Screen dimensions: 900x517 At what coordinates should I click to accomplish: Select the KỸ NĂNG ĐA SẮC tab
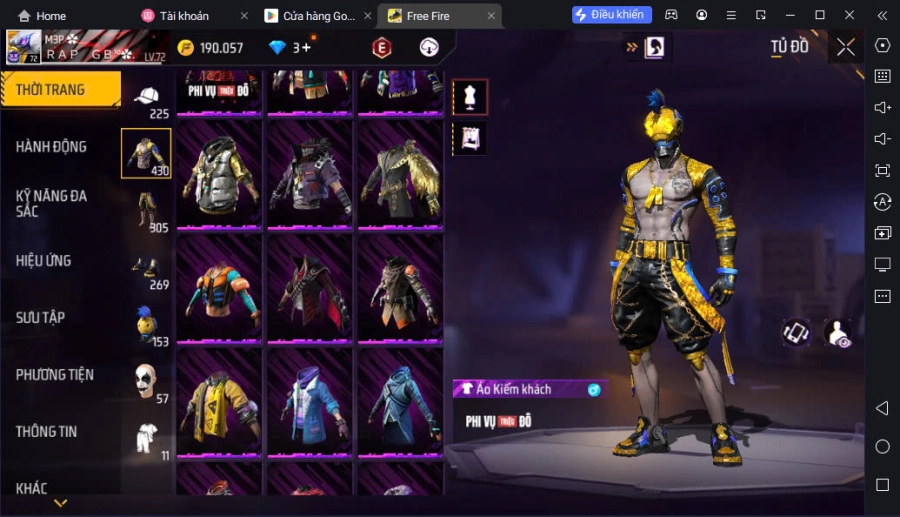coord(52,203)
